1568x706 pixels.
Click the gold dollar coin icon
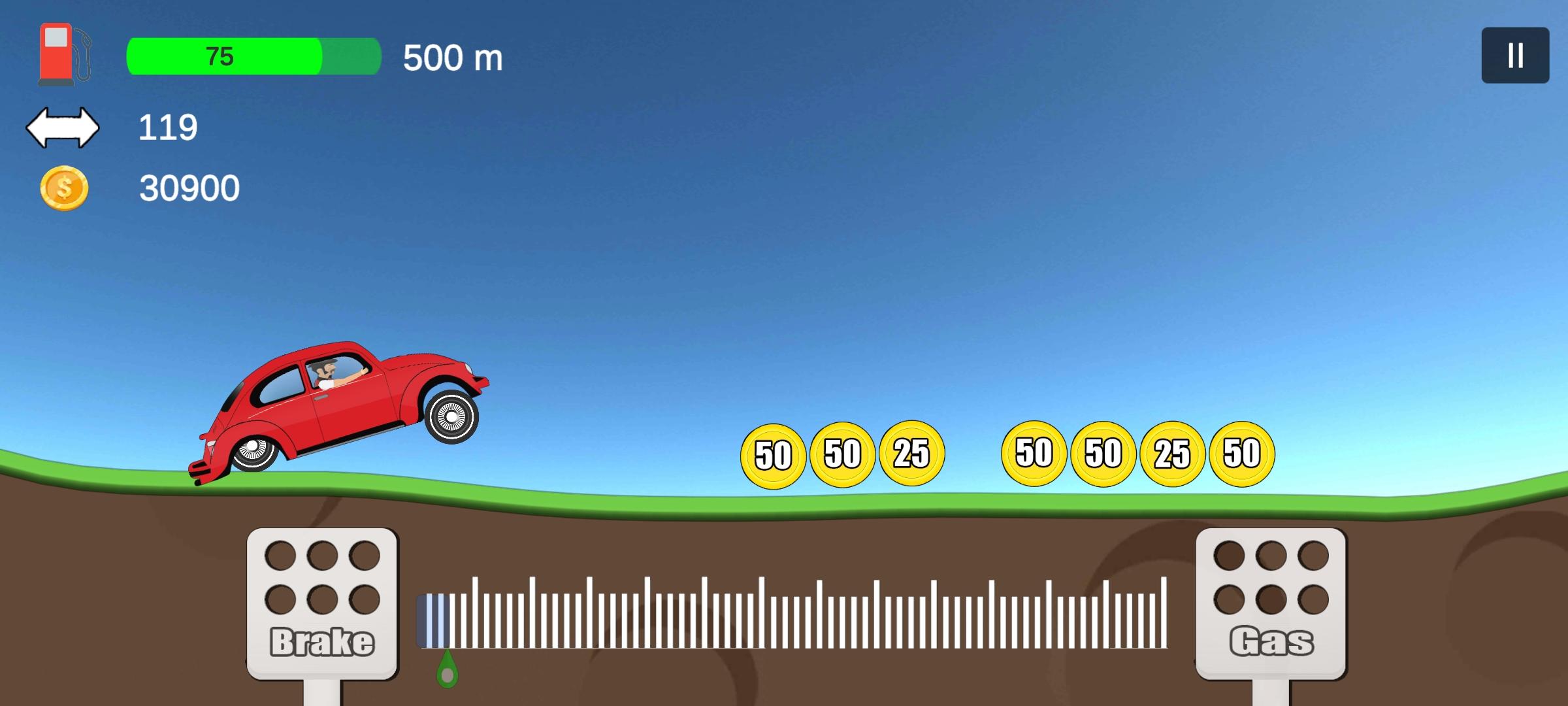[x=63, y=189]
